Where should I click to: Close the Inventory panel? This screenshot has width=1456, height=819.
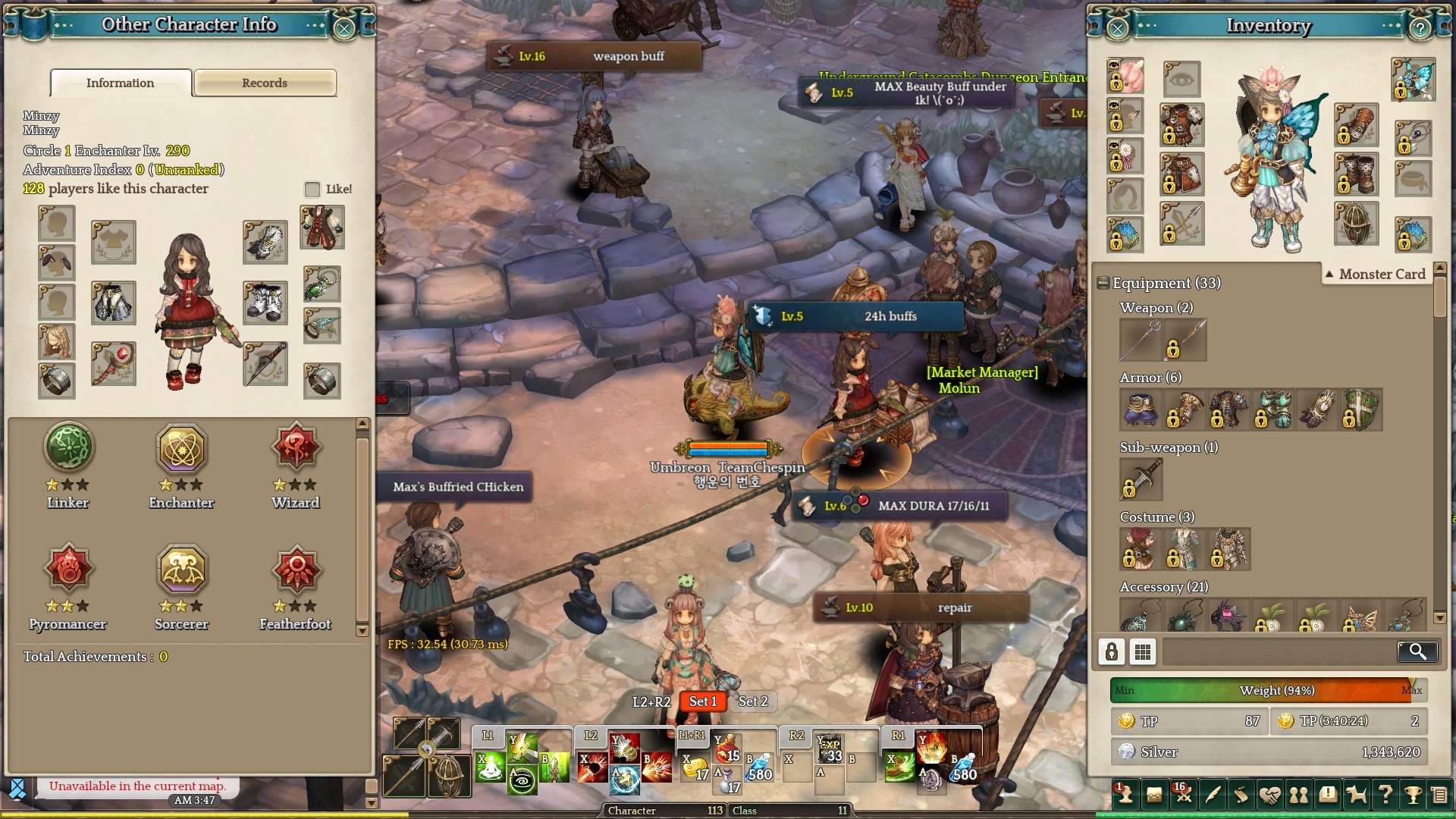coord(1118,29)
